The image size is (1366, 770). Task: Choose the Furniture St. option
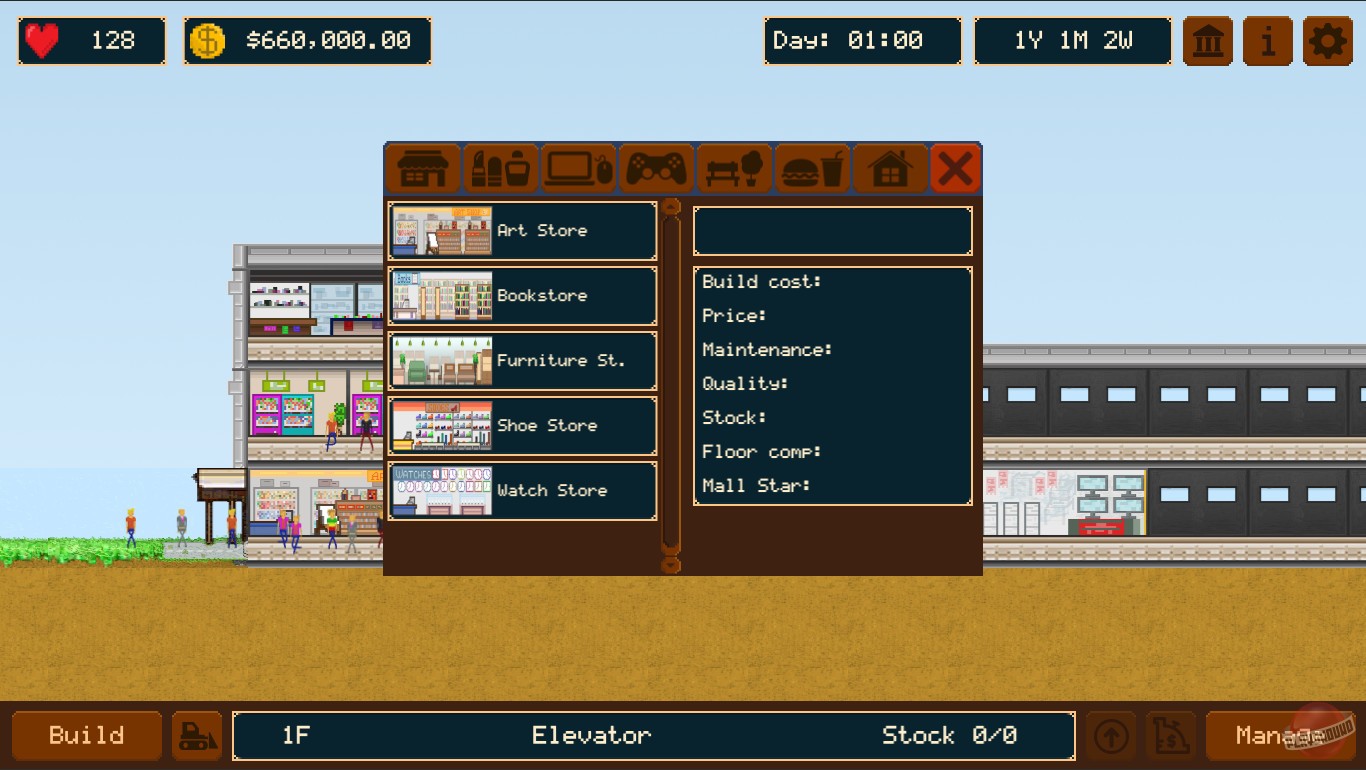[522, 361]
